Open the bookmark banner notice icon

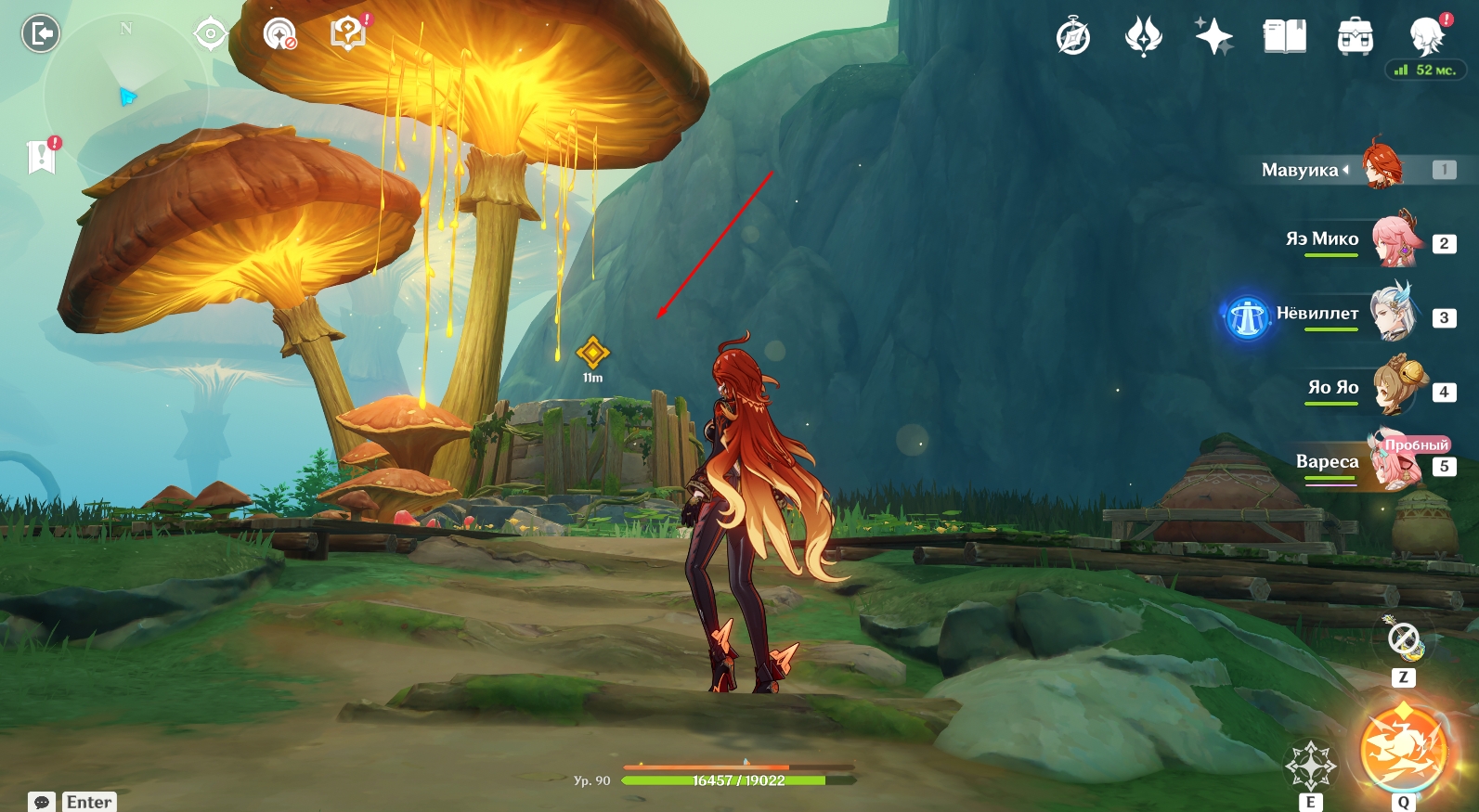click(x=42, y=156)
